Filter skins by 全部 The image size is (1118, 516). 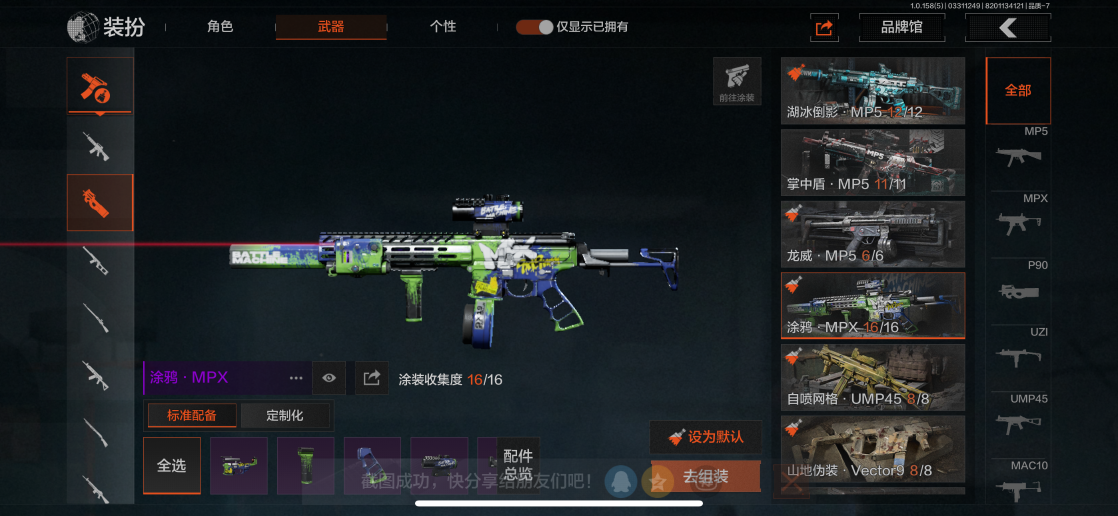pyautogui.click(x=1018, y=90)
